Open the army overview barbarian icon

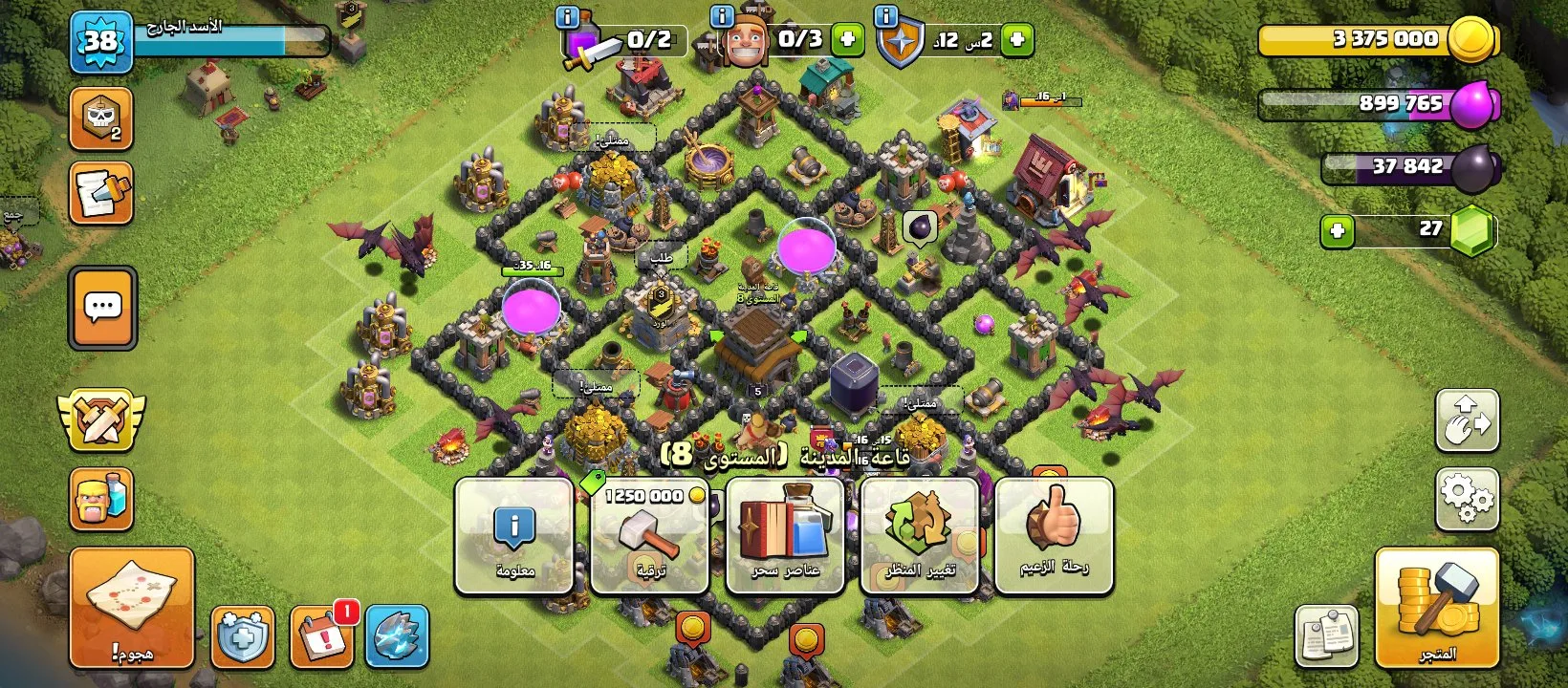pyautogui.click(x=100, y=499)
